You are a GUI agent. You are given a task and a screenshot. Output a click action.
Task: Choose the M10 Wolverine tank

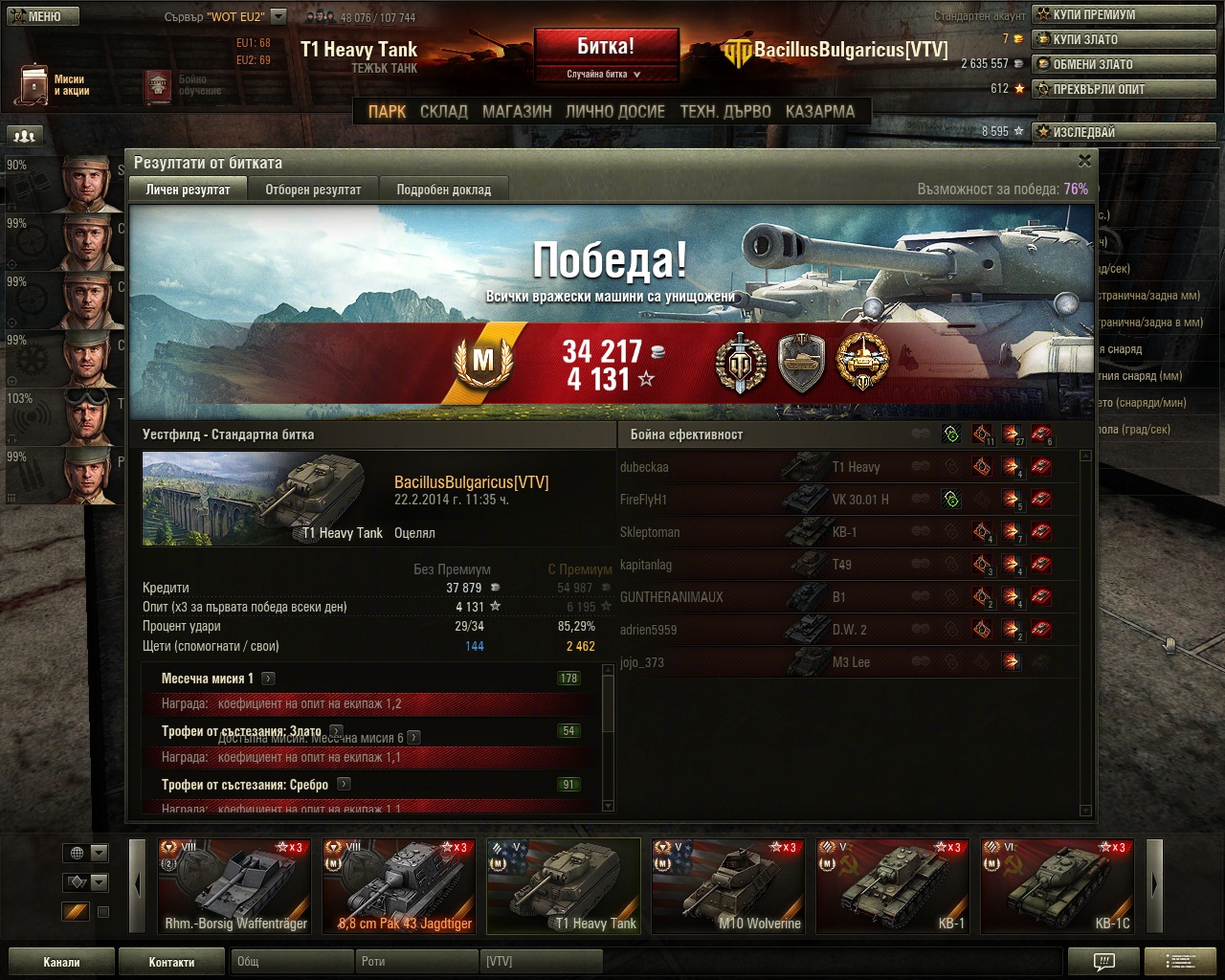tap(728, 885)
